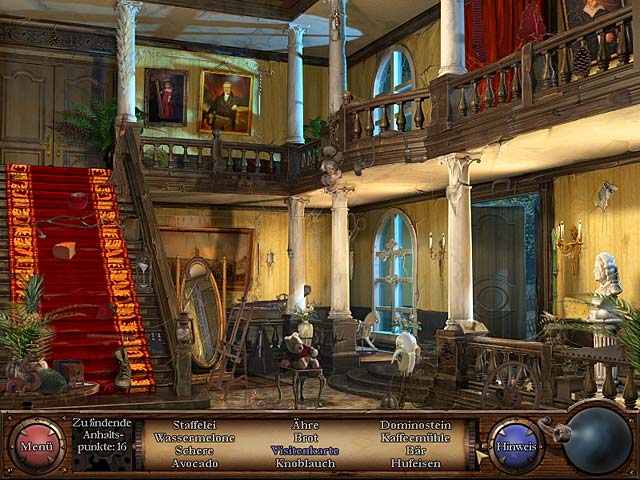
Task: Pick the 'Bär' list entry
Action: [415, 451]
